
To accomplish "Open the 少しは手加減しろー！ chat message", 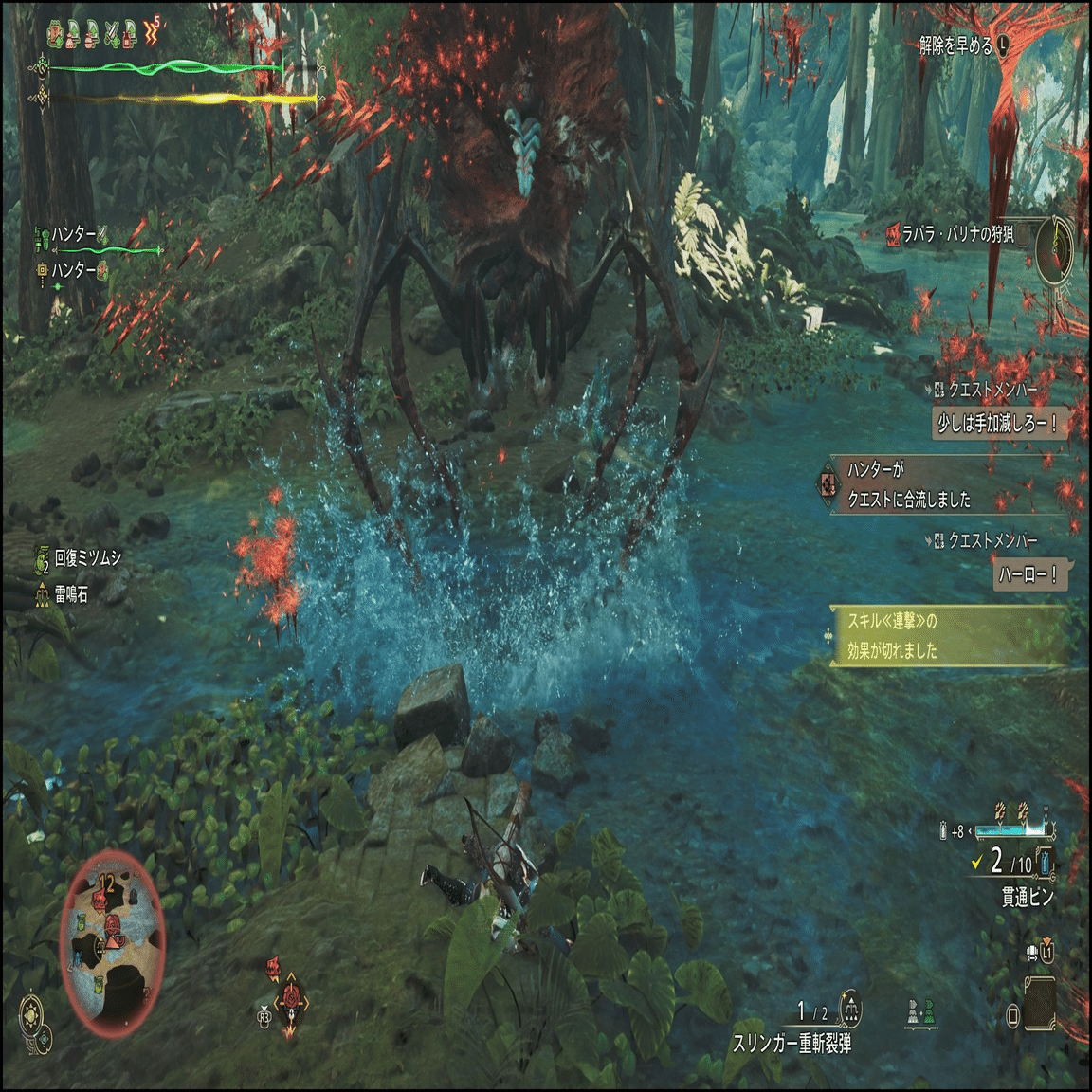I will point(996,424).
